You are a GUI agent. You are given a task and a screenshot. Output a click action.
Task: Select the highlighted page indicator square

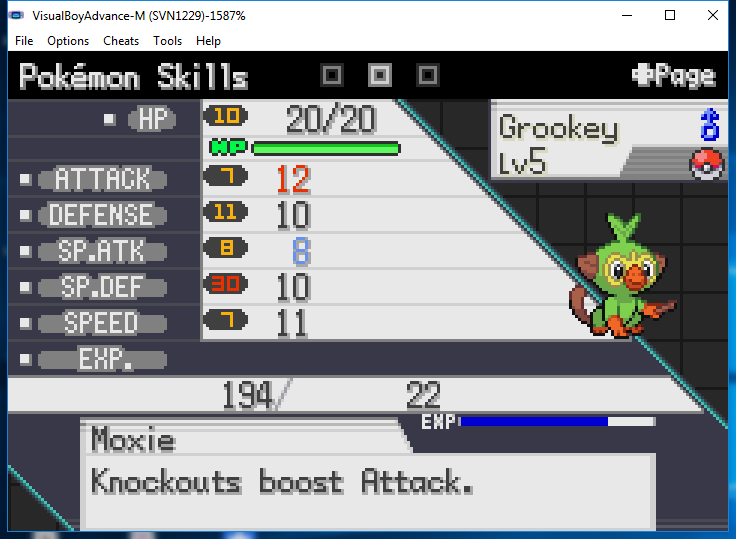[380, 75]
